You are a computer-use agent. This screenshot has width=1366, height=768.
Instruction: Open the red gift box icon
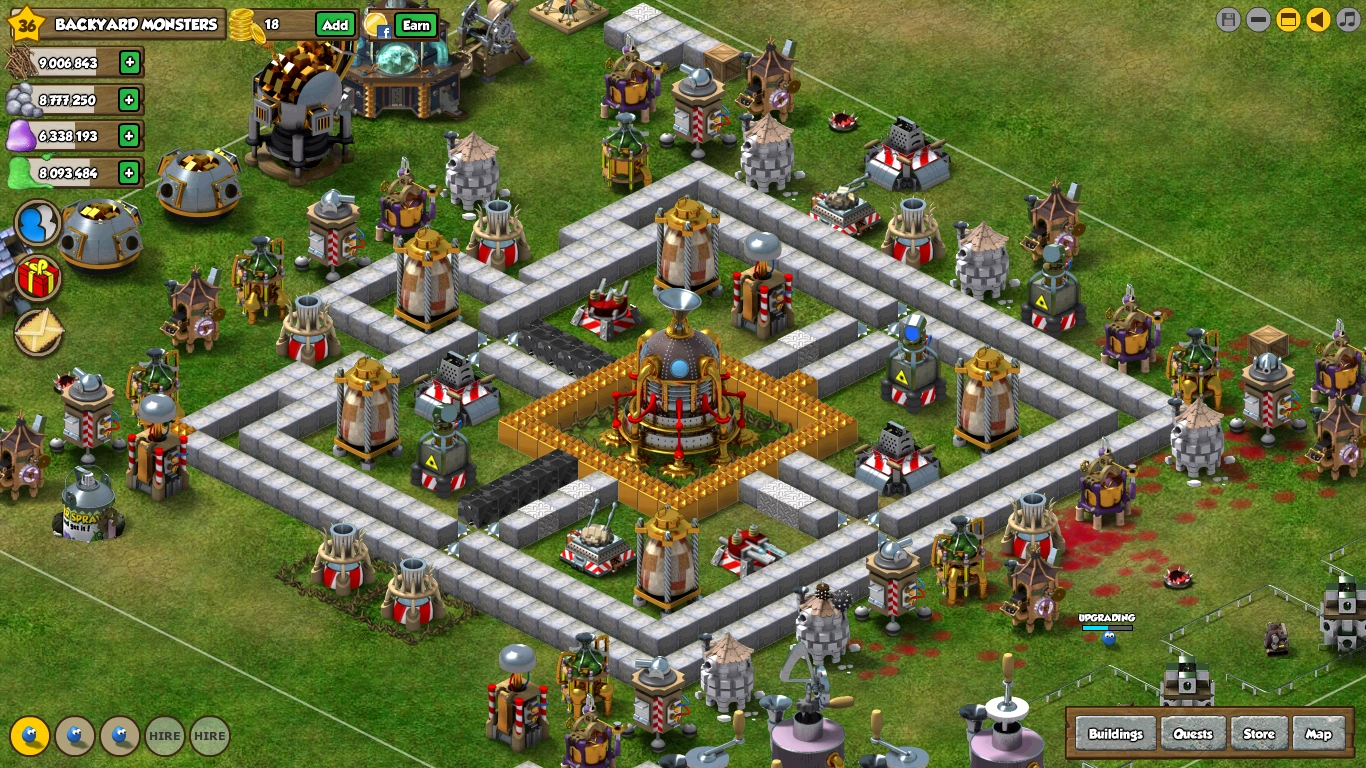tap(39, 278)
